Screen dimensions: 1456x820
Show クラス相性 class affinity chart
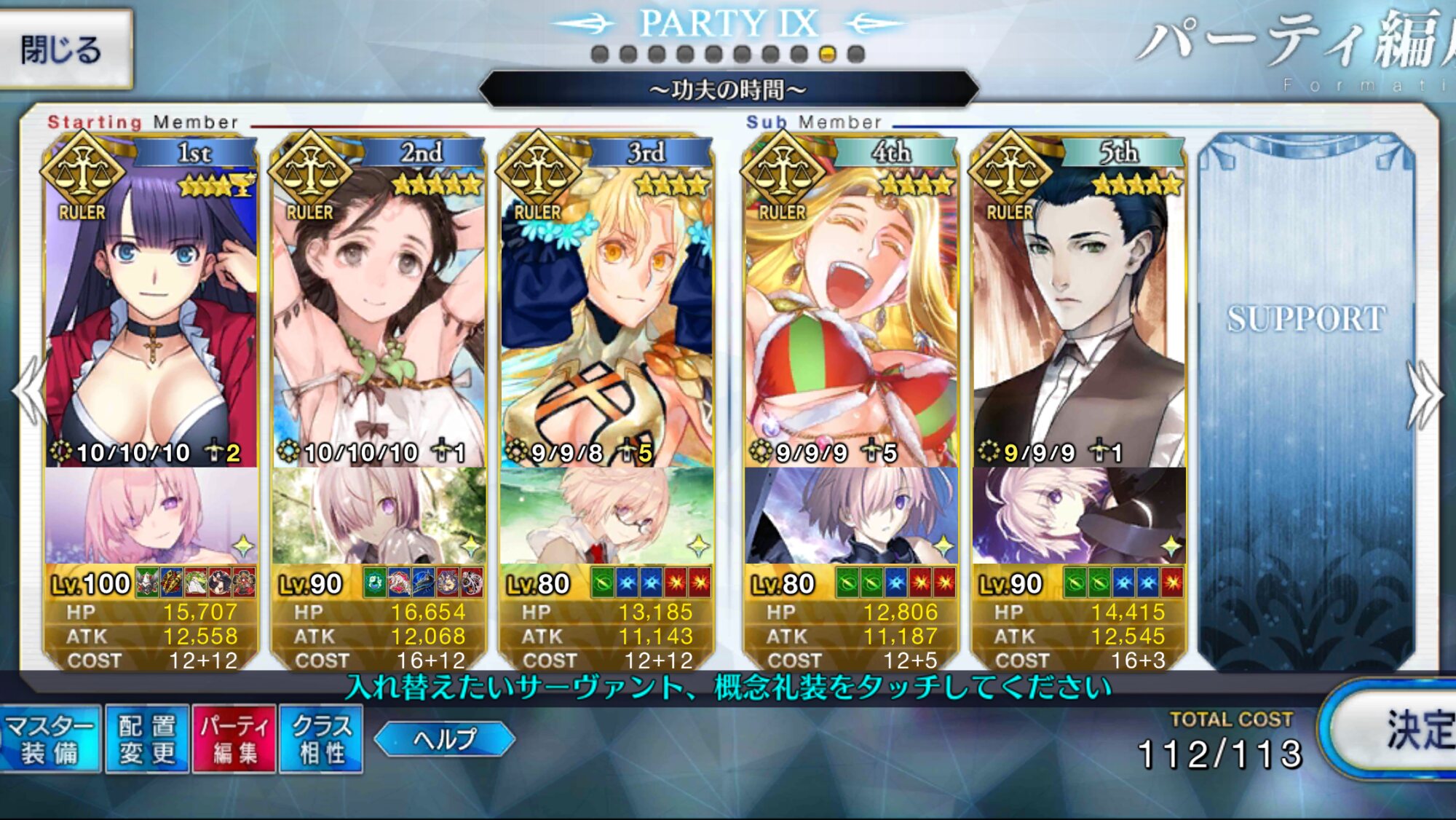(322, 739)
